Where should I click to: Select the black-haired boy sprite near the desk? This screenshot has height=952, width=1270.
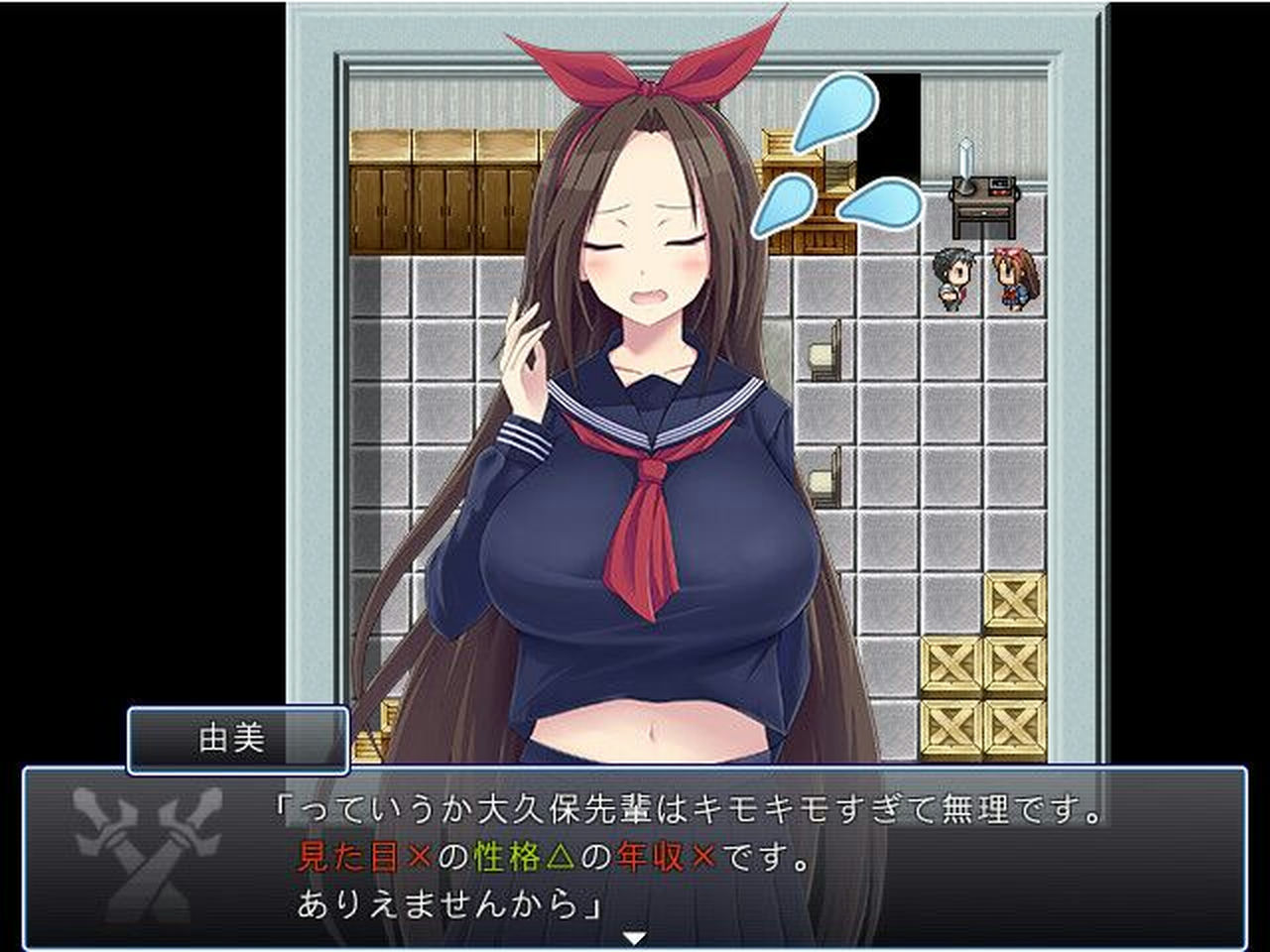pyautogui.click(x=952, y=278)
